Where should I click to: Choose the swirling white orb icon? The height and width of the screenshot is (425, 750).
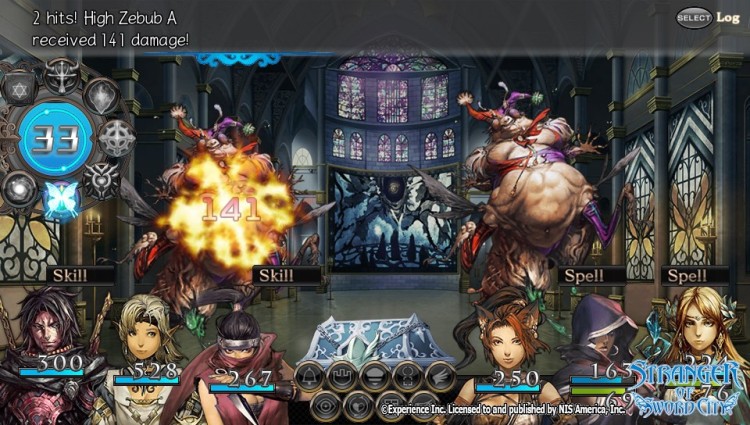[x=19, y=186]
